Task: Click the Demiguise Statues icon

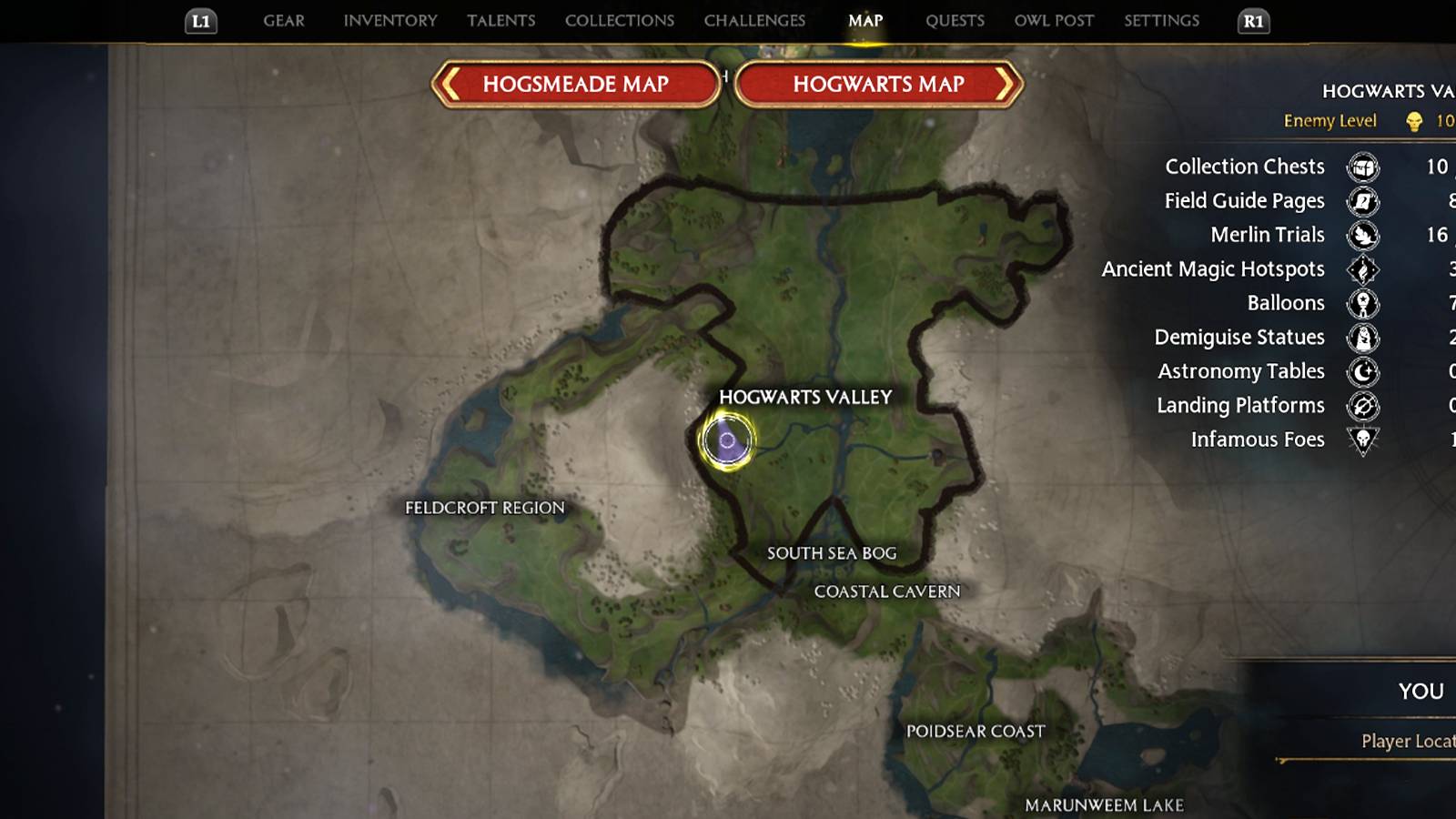Action: (x=1360, y=338)
